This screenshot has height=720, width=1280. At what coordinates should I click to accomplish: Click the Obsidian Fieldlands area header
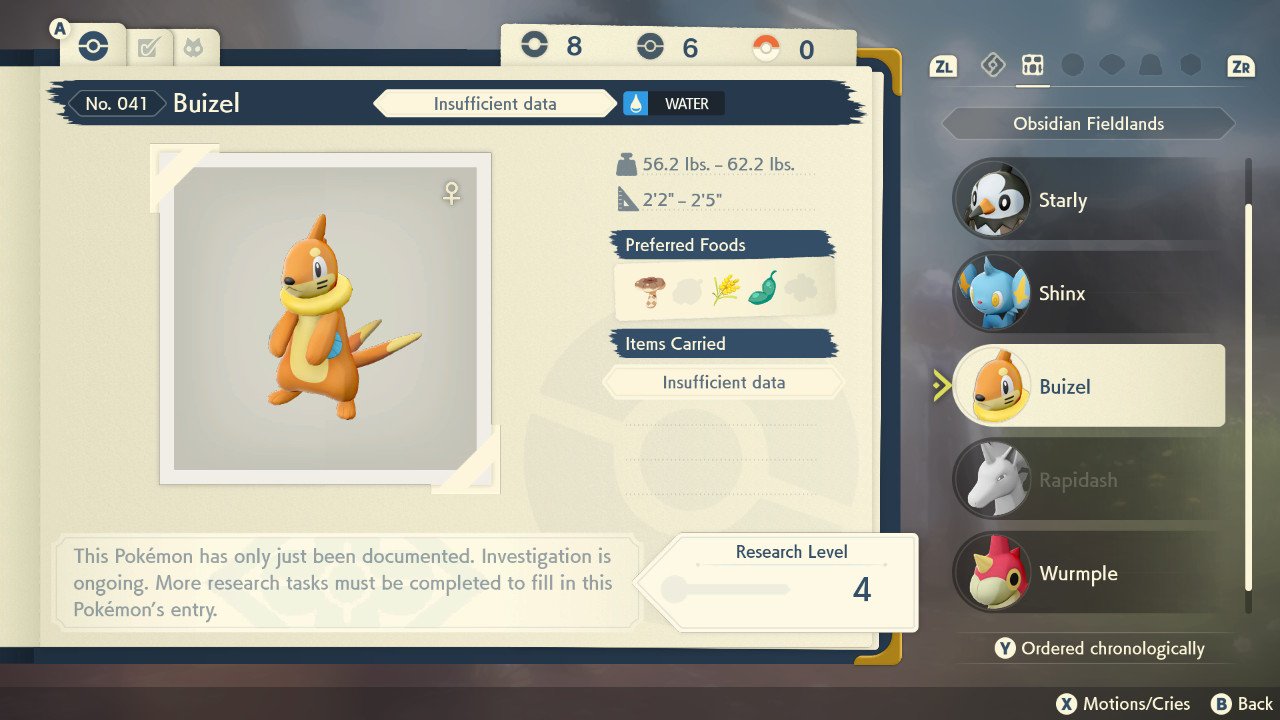pyautogui.click(x=1088, y=124)
